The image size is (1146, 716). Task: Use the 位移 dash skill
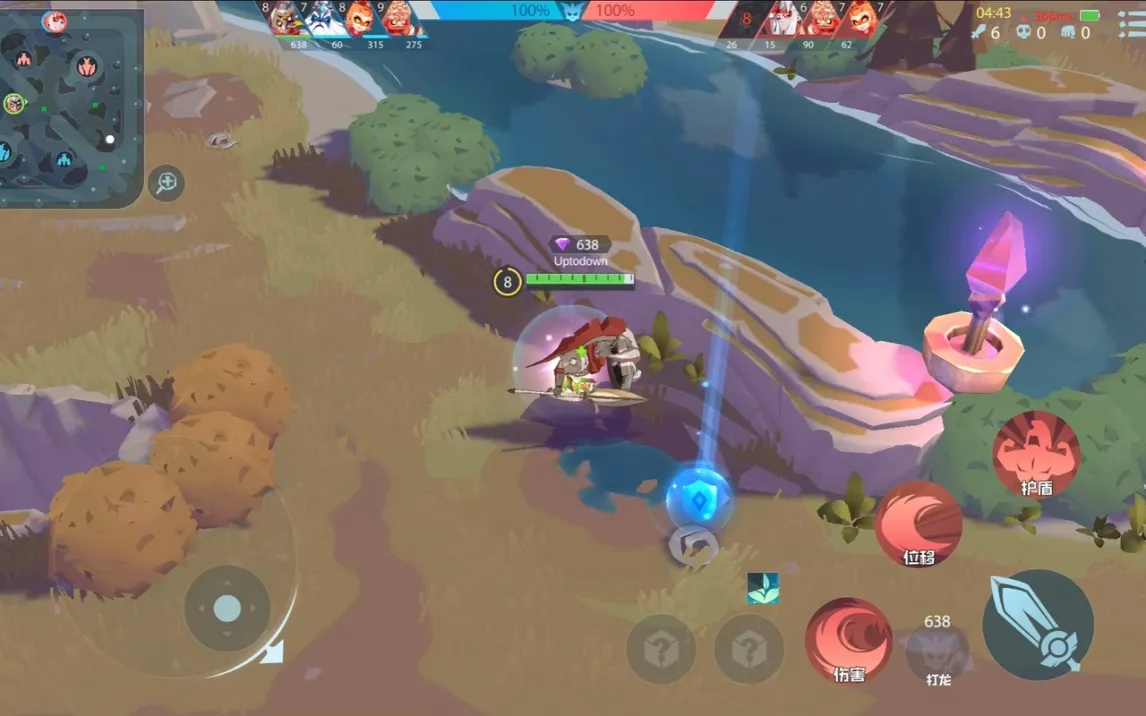(x=918, y=525)
